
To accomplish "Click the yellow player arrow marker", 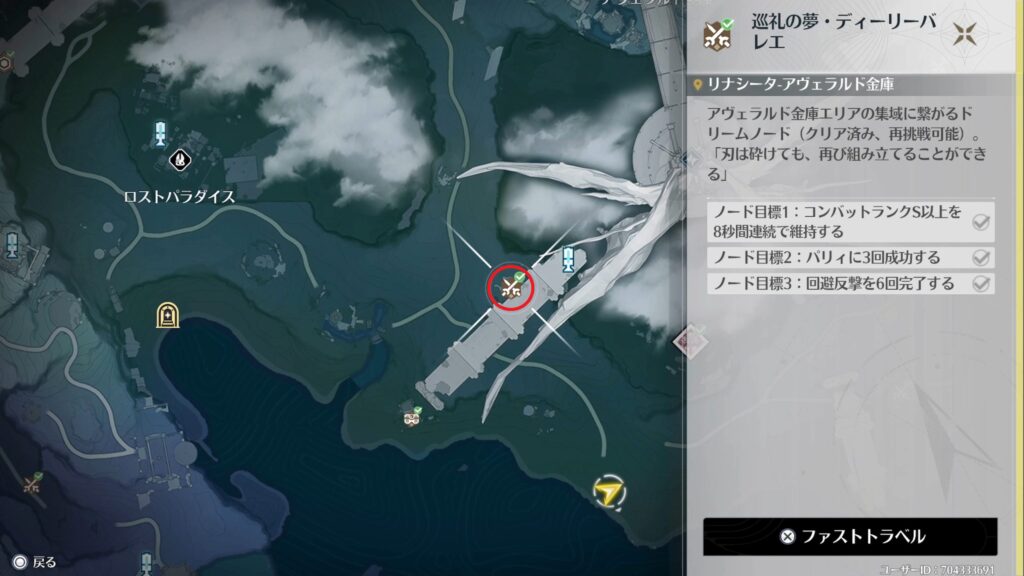I will point(606,490).
